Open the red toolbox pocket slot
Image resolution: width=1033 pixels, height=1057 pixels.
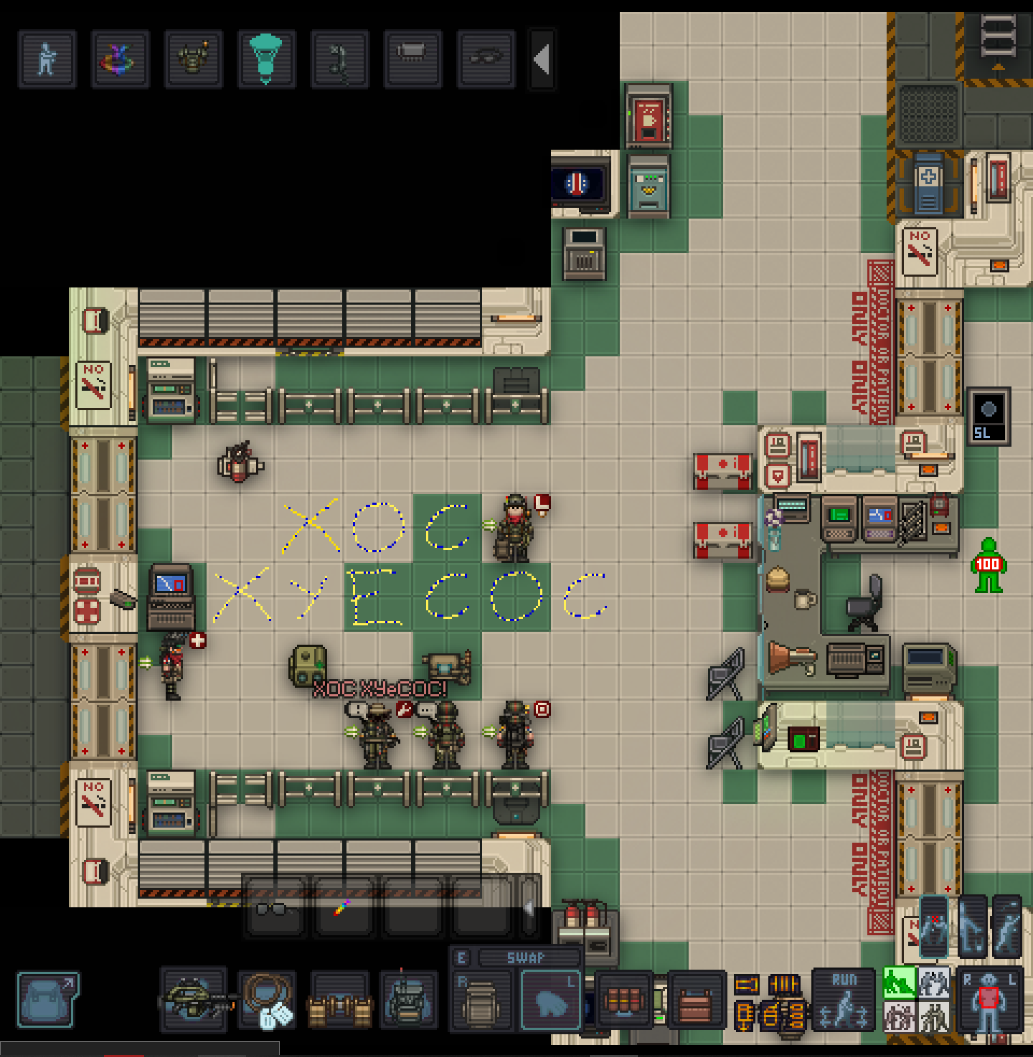point(697,1001)
